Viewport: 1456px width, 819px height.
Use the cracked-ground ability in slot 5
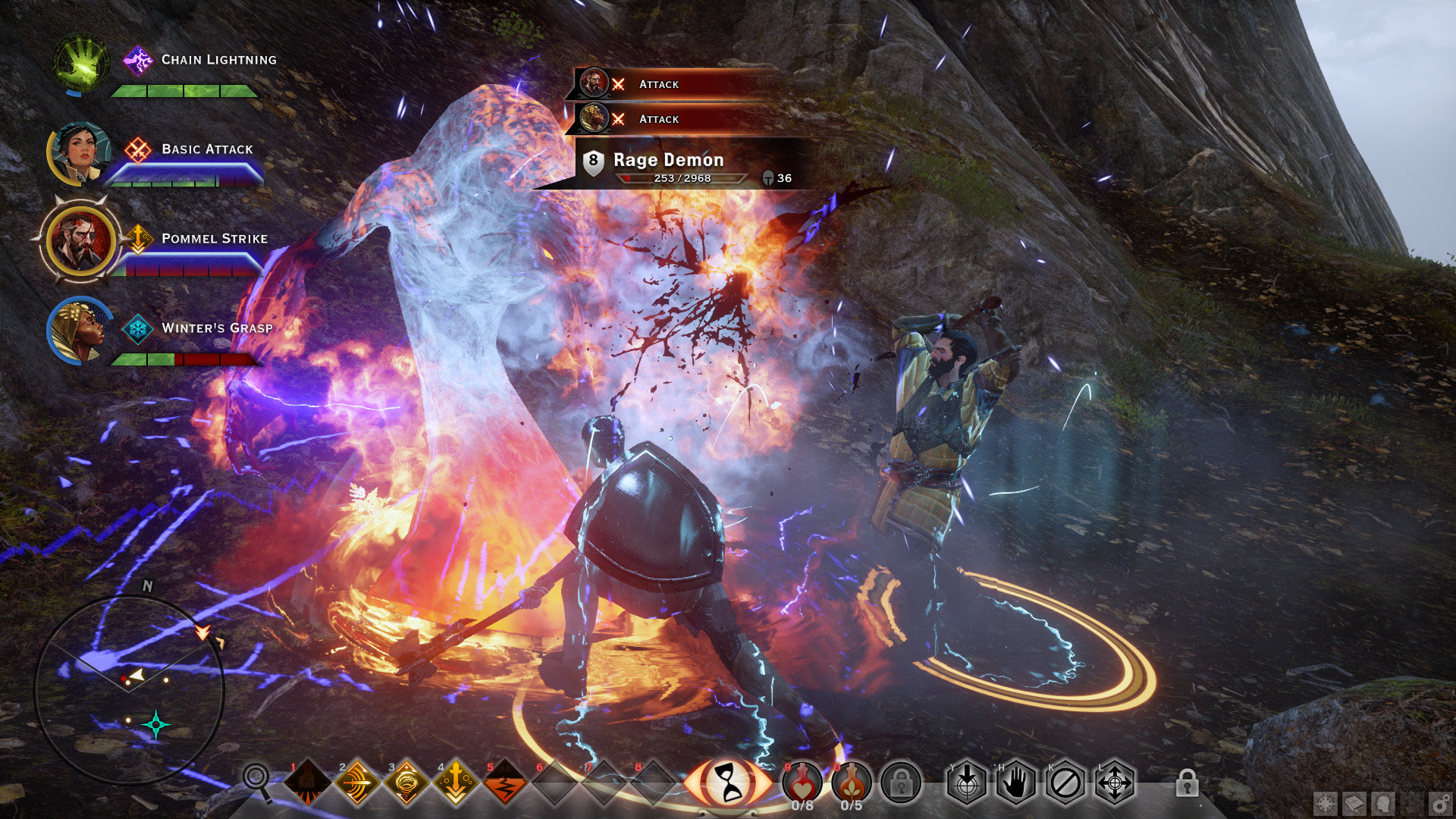click(505, 783)
